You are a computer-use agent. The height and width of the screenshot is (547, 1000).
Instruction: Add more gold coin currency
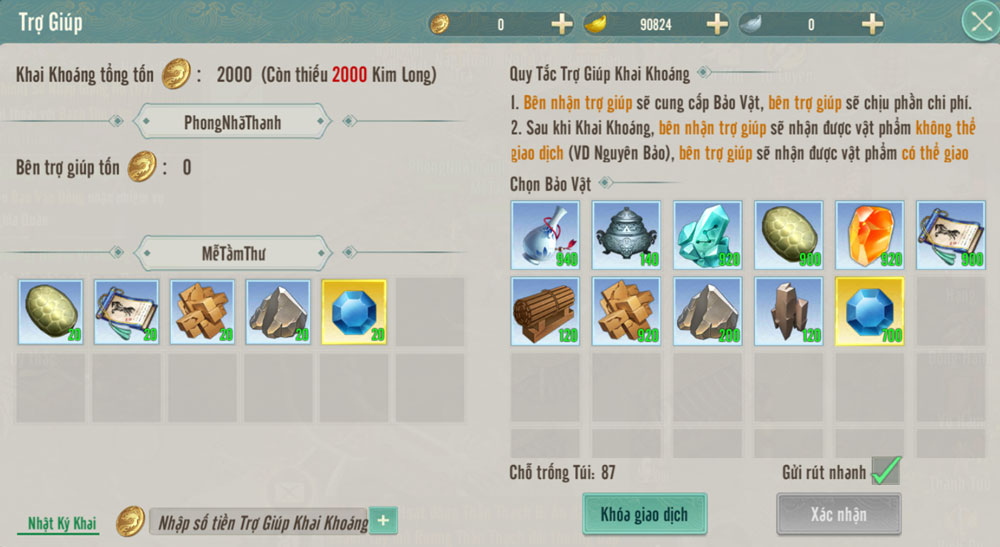point(562,24)
